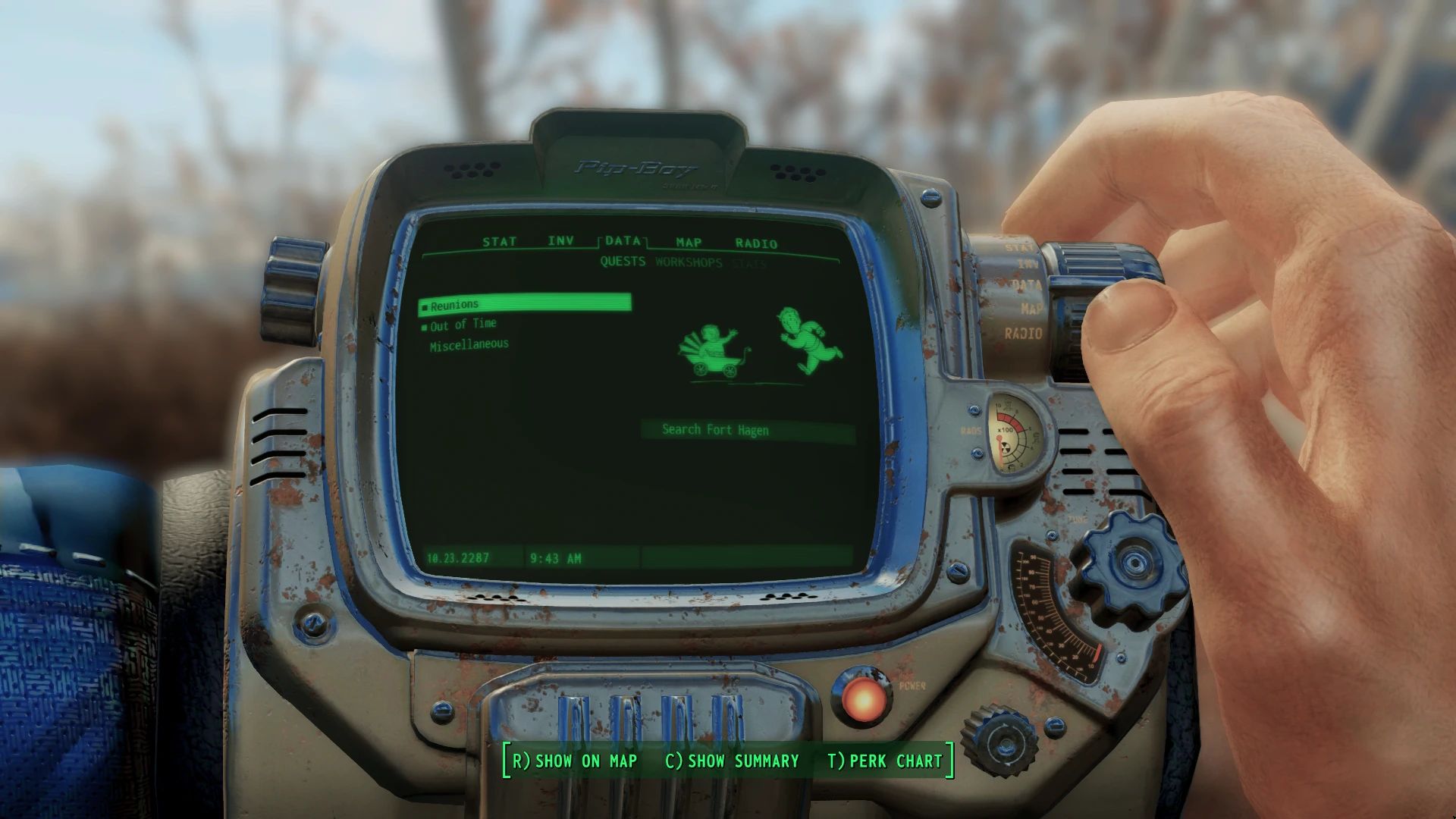The image size is (1456, 819).
Task: Click the RADIO label on side dial
Action: pos(1025,334)
